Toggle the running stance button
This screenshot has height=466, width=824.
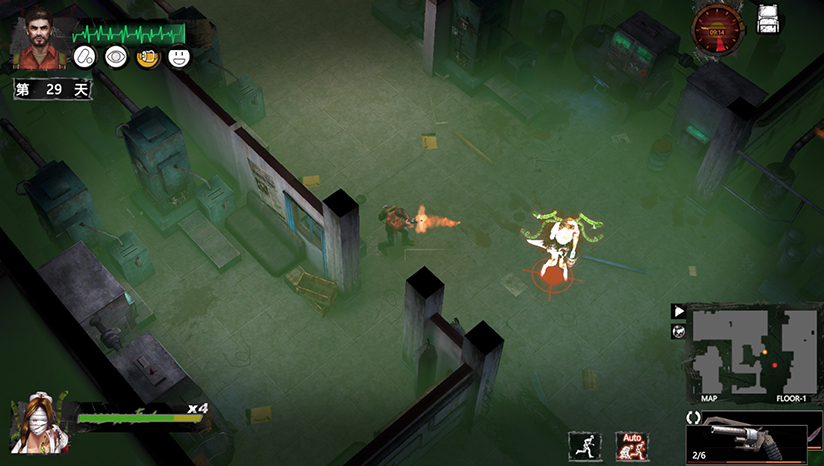pos(584,446)
